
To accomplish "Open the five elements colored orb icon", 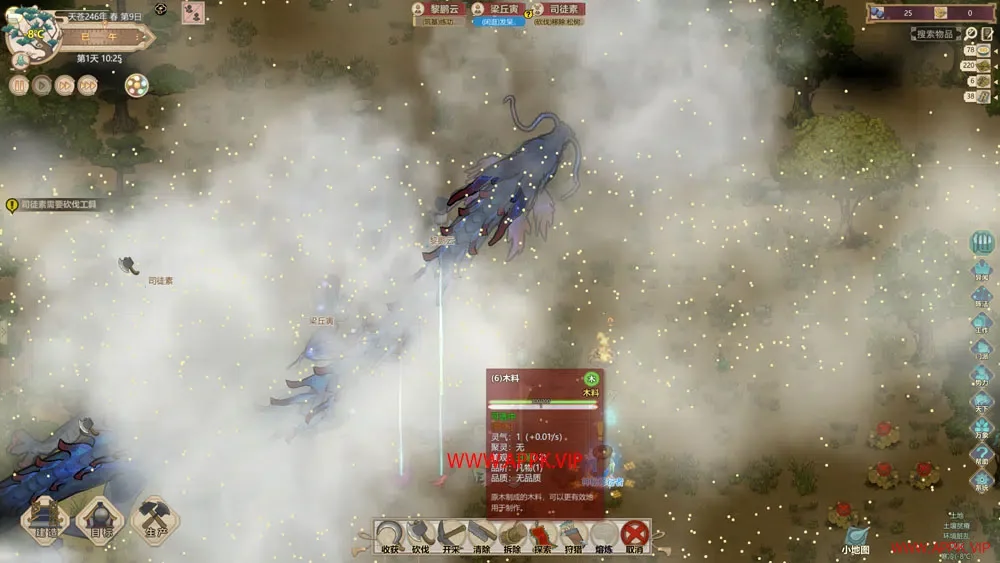I will coord(136,86).
